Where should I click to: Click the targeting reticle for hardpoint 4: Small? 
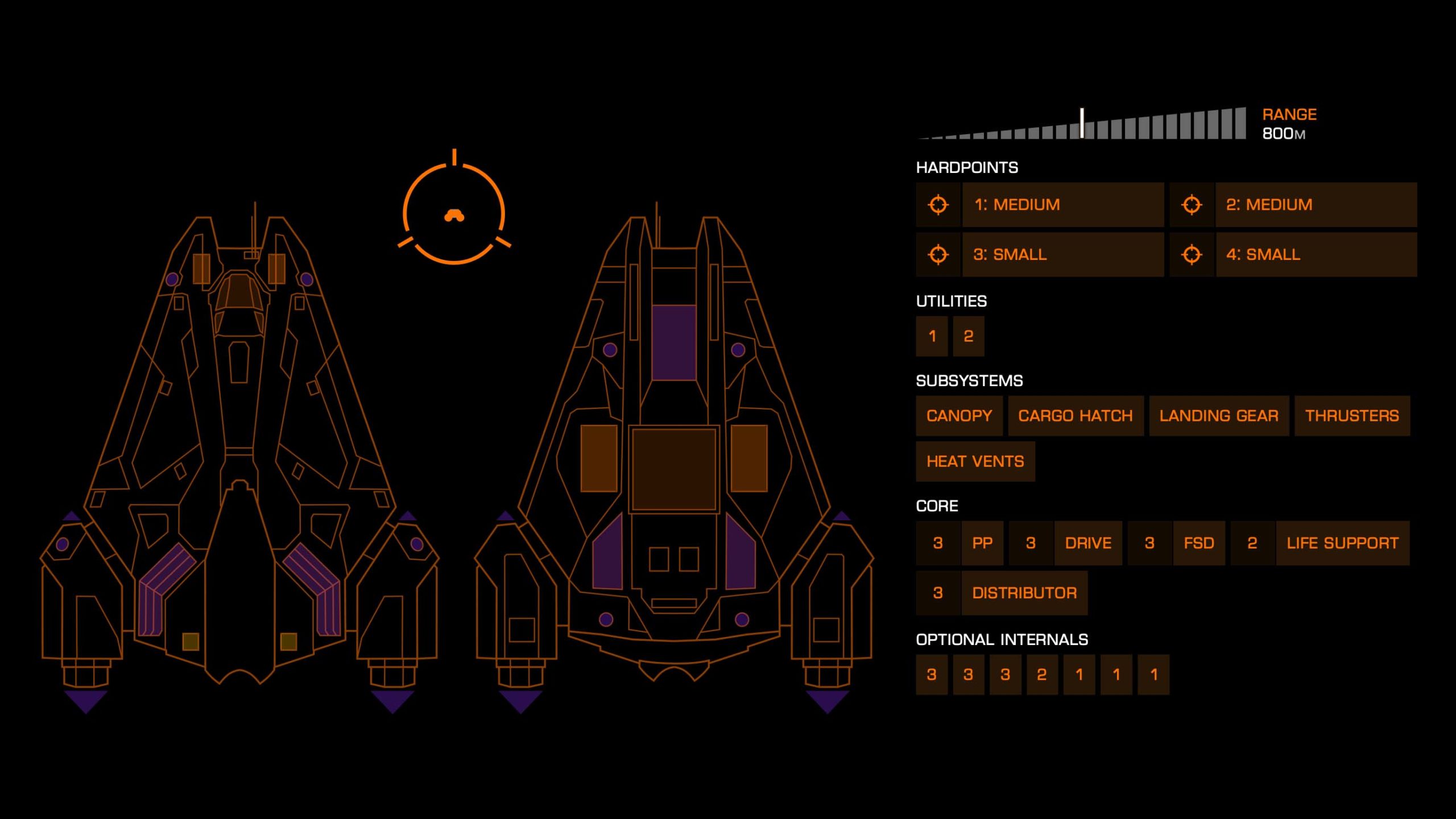click(1190, 255)
